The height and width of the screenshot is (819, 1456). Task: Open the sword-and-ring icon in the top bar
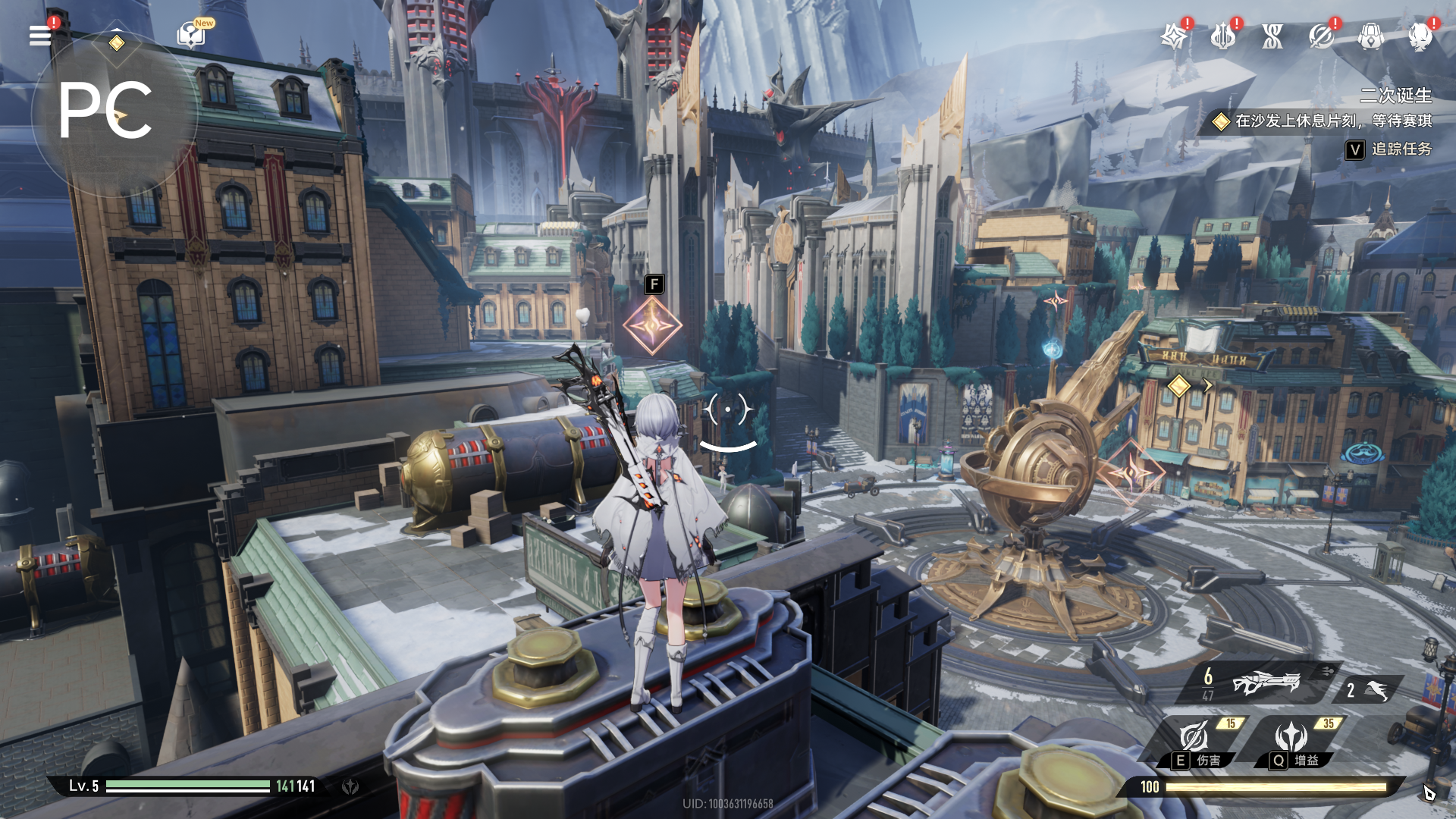(x=1321, y=36)
